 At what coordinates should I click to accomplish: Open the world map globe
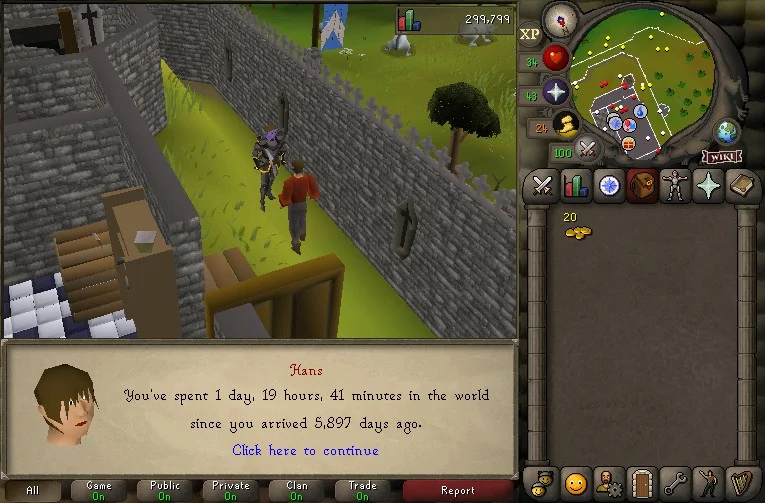tap(726, 131)
